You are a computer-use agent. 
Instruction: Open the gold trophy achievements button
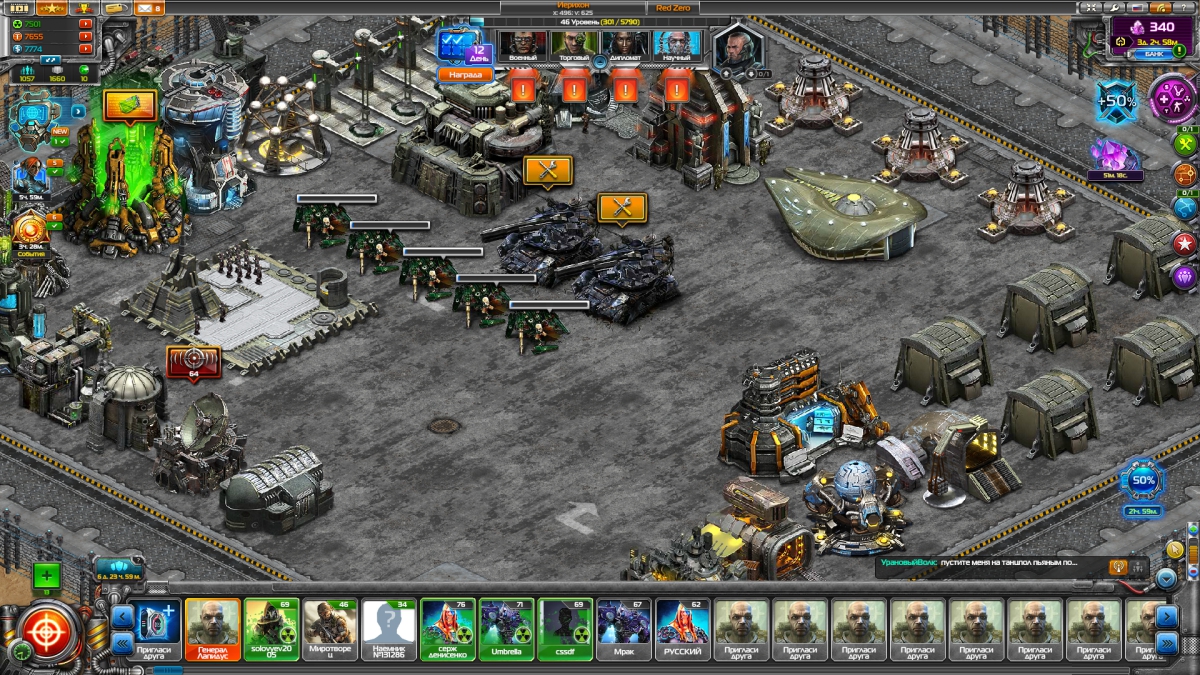pos(86,8)
